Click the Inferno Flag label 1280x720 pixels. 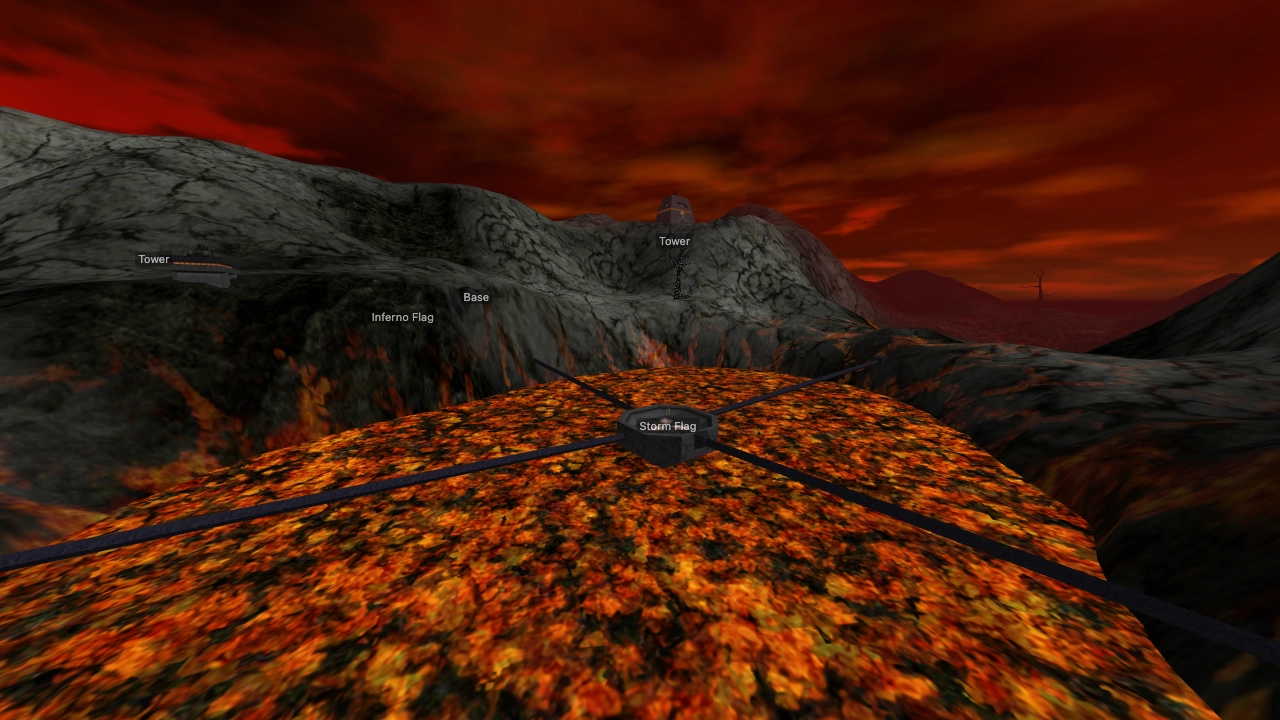click(401, 317)
